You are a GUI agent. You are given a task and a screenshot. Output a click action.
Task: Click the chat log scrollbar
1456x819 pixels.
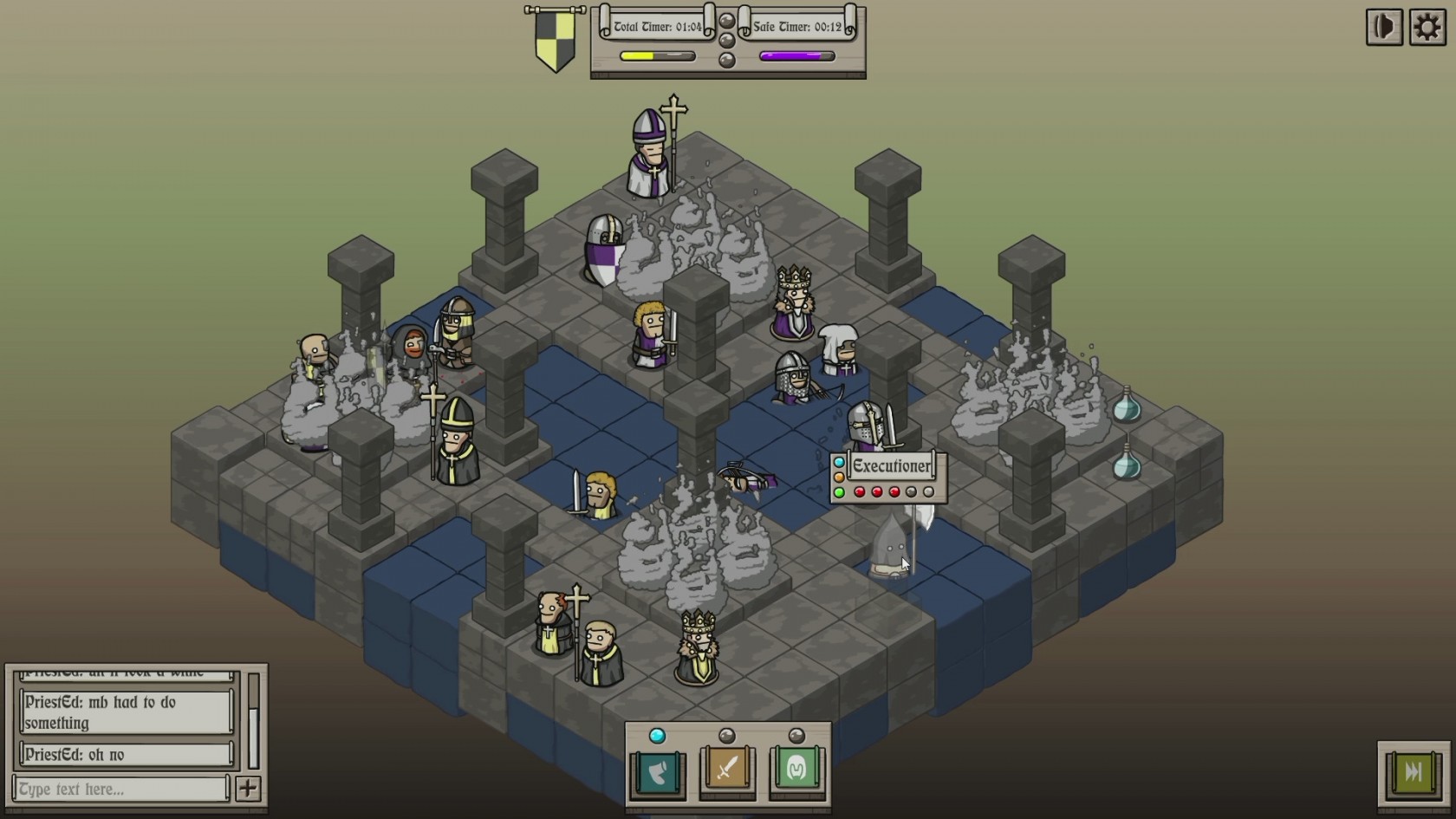[x=254, y=719]
